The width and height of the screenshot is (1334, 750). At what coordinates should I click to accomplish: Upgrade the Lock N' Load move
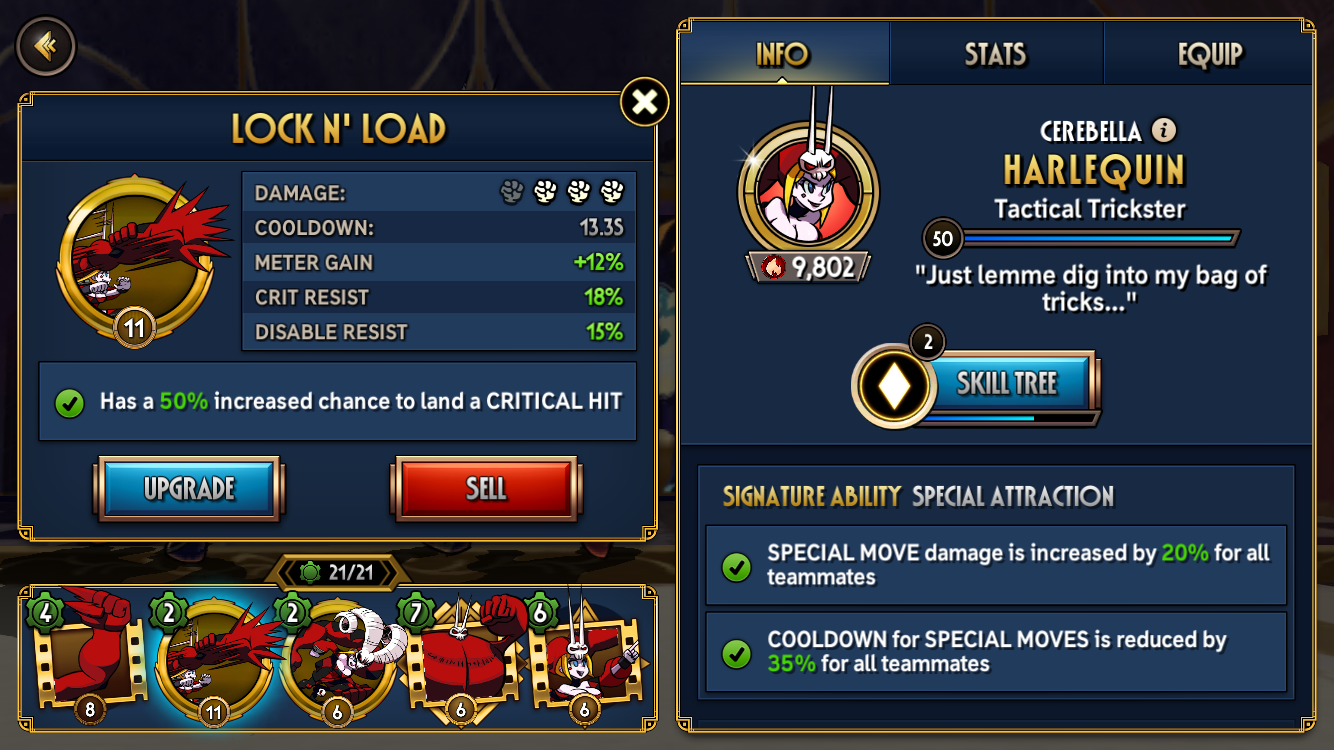188,488
